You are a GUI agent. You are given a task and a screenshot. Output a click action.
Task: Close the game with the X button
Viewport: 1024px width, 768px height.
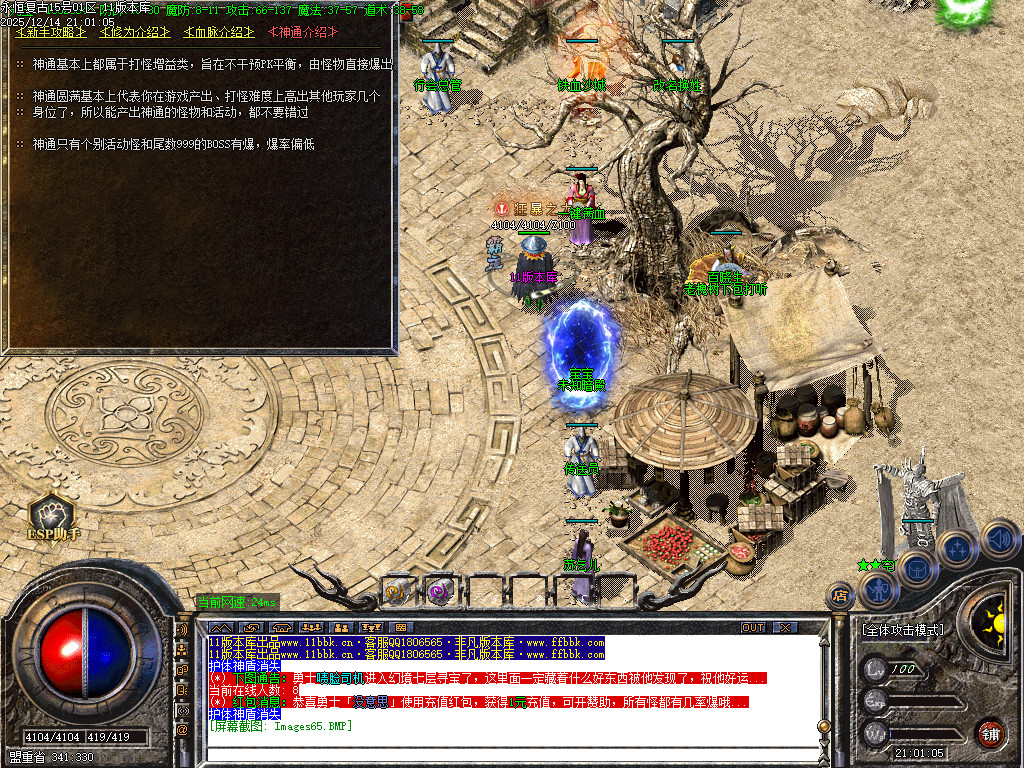(785, 628)
